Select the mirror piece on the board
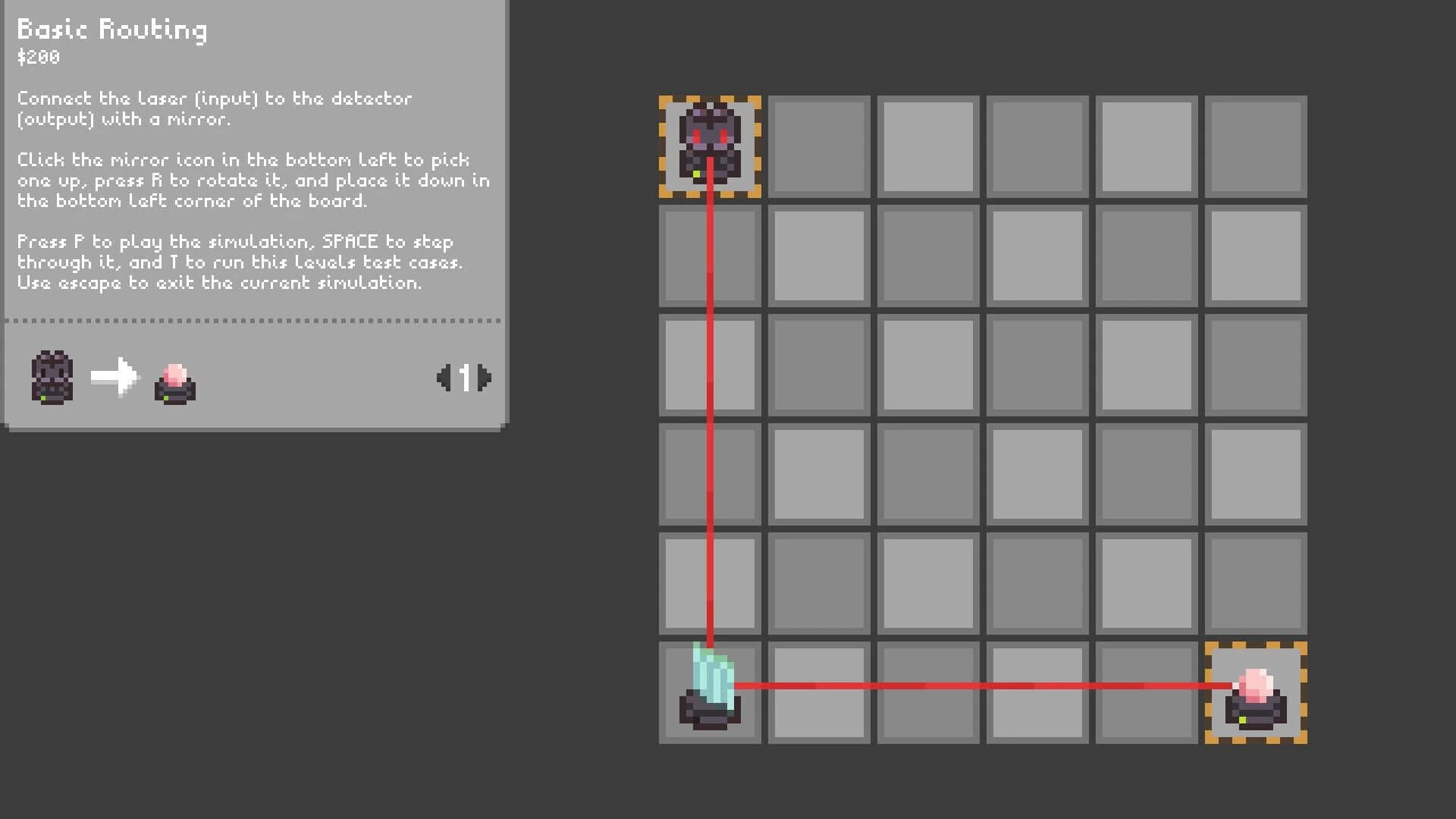 (x=711, y=682)
